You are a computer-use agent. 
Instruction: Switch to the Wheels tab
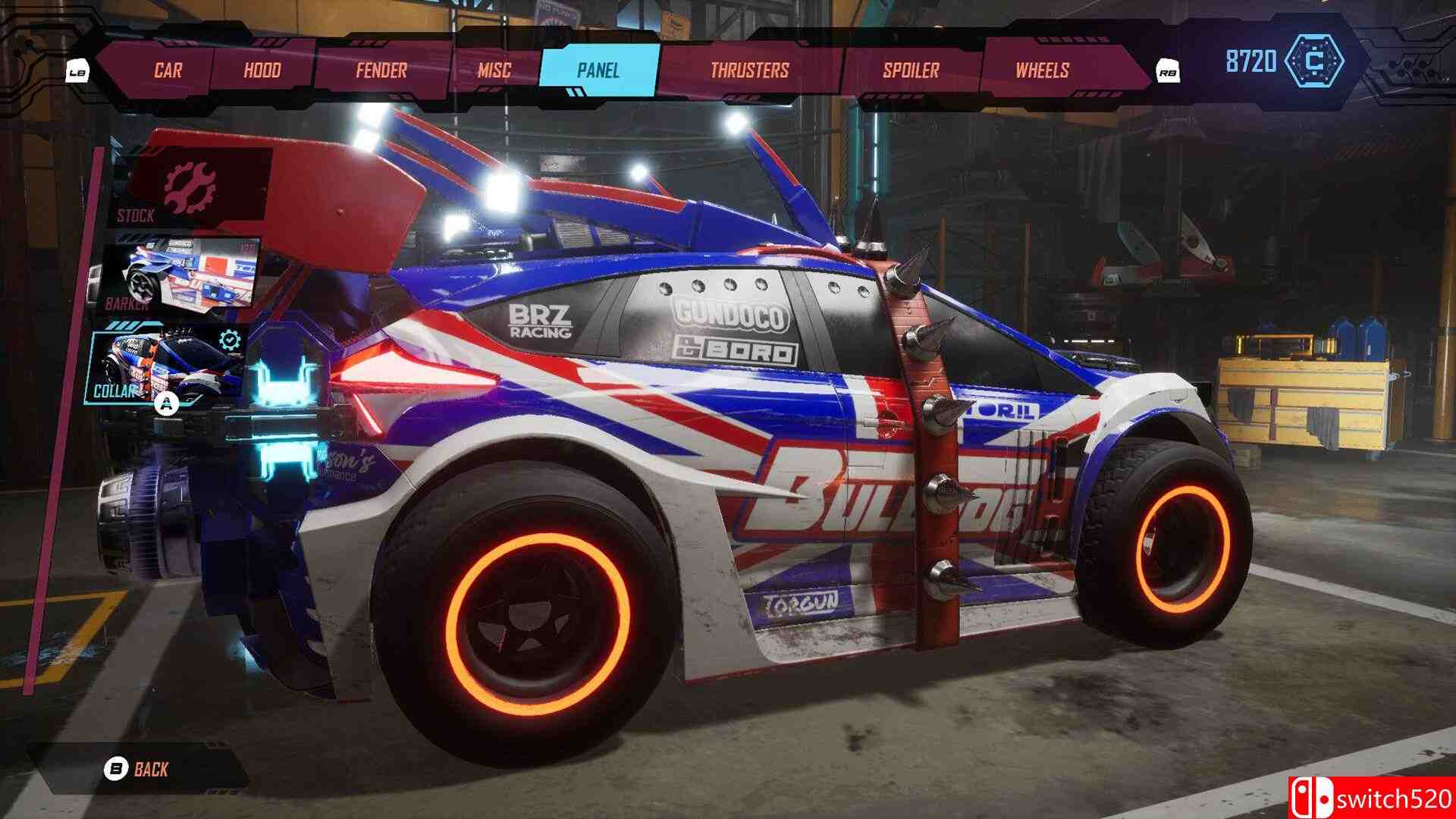pos(1042,71)
